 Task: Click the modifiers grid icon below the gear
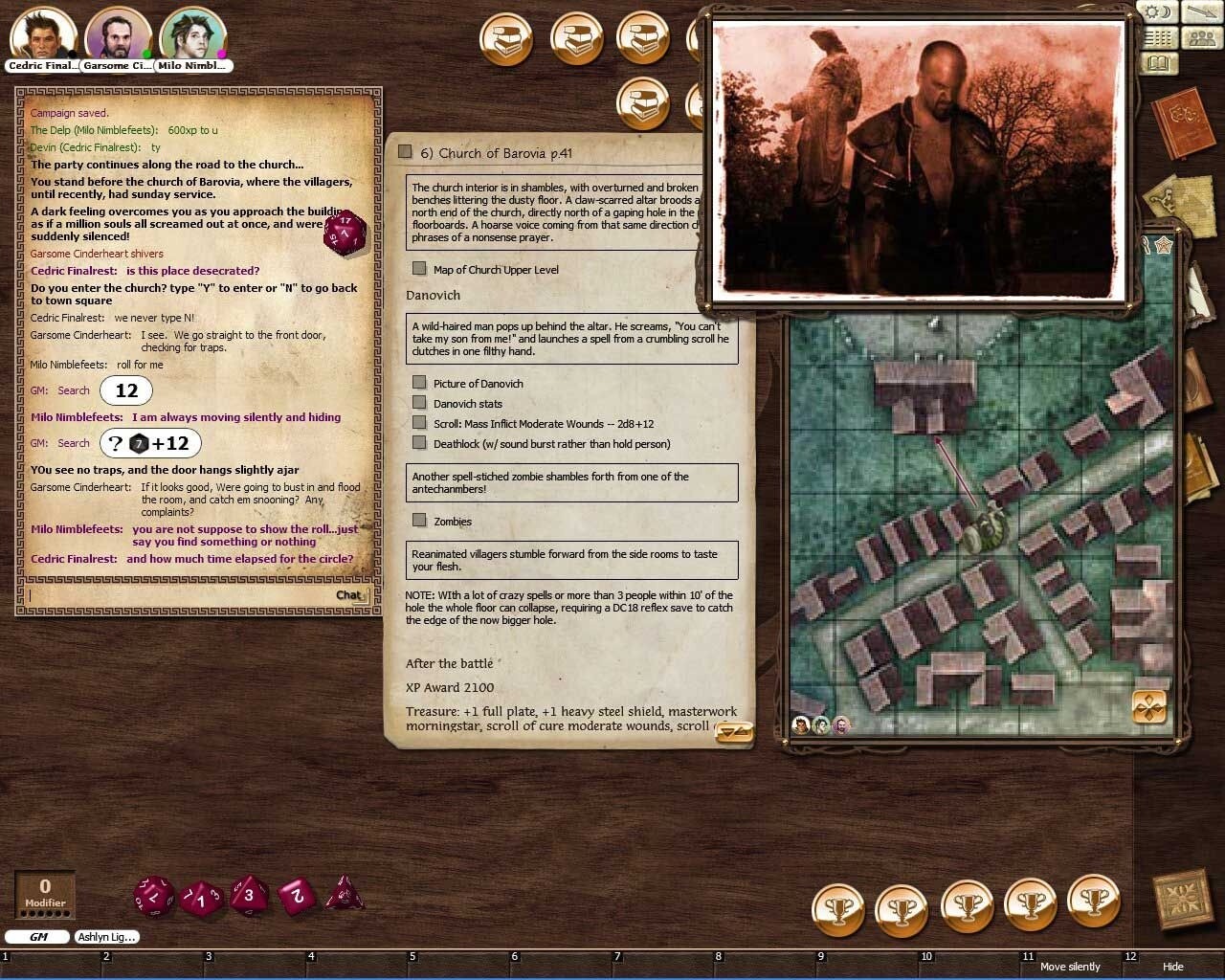1158,38
